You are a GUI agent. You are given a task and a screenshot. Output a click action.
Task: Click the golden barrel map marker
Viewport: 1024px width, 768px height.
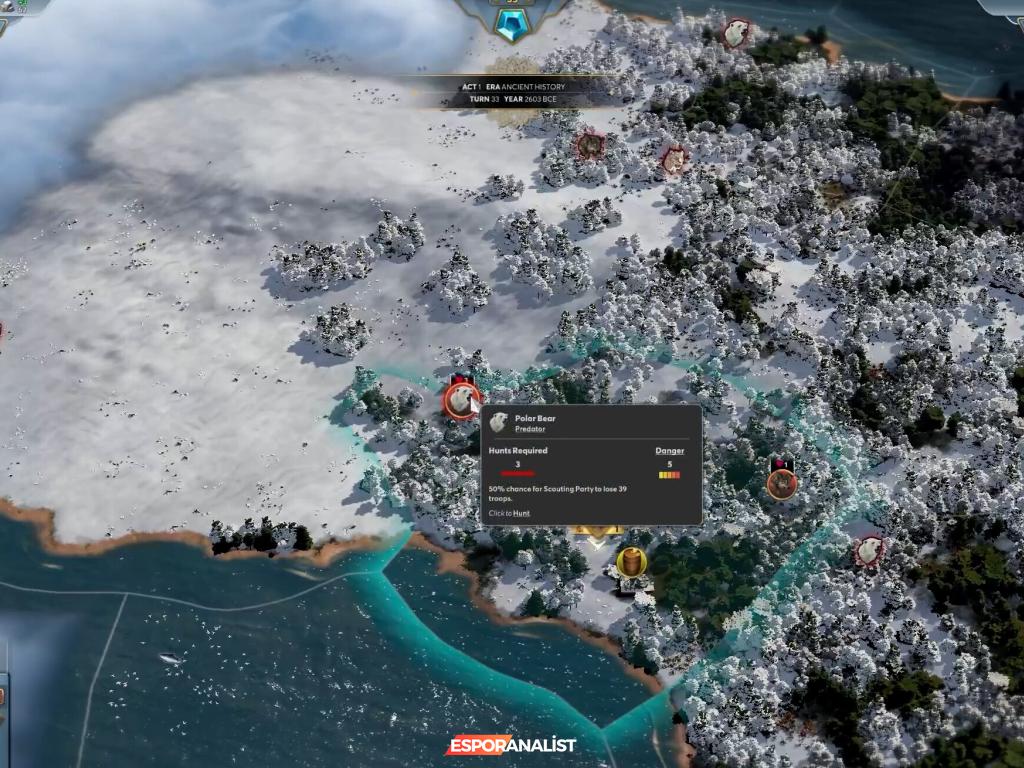[631, 562]
